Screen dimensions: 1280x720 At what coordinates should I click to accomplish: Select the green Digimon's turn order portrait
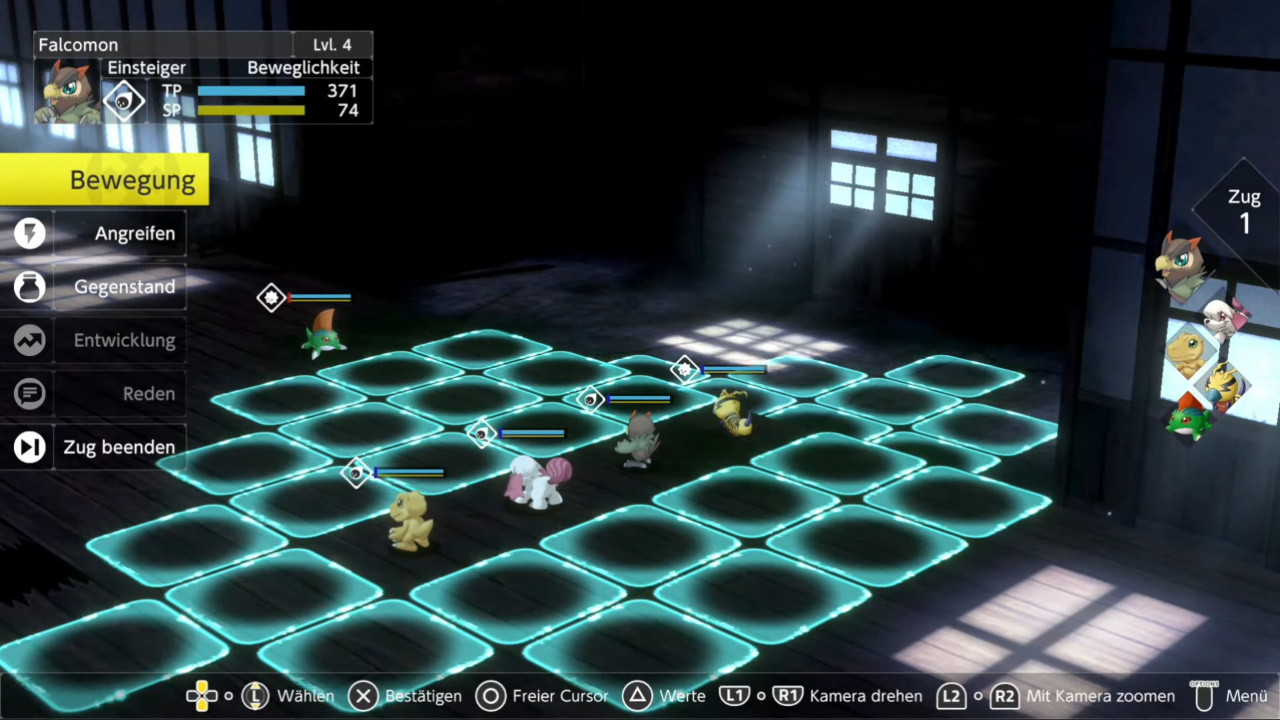pos(1189,417)
